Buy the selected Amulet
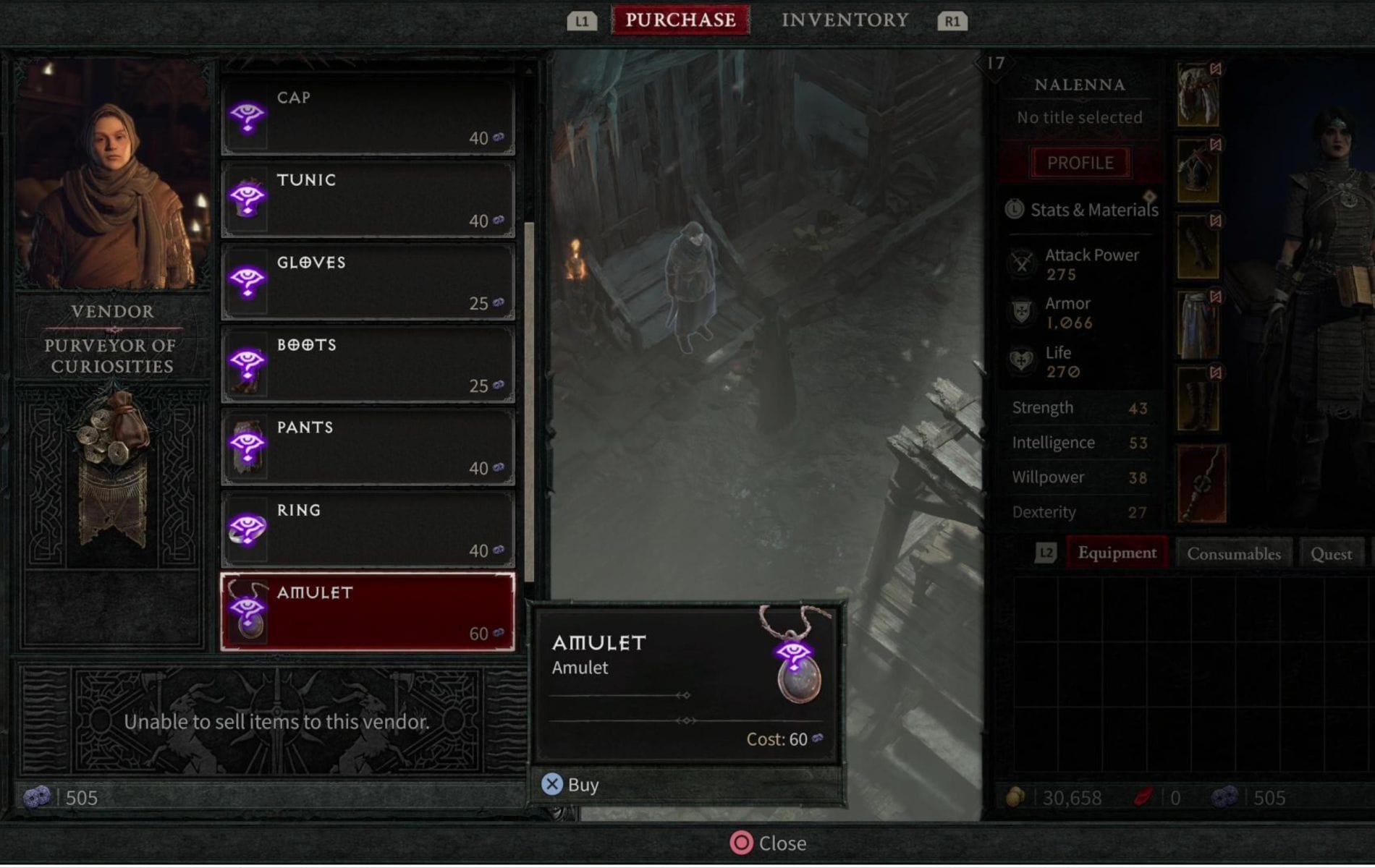 [x=569, y=784]
